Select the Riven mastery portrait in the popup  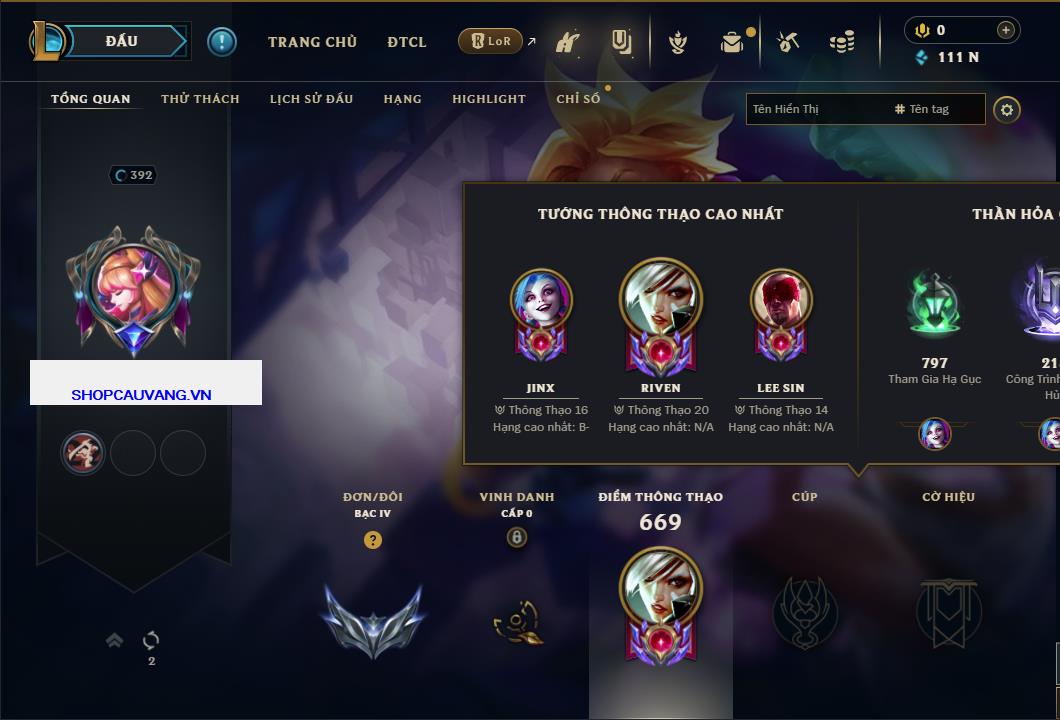[660, 302]
